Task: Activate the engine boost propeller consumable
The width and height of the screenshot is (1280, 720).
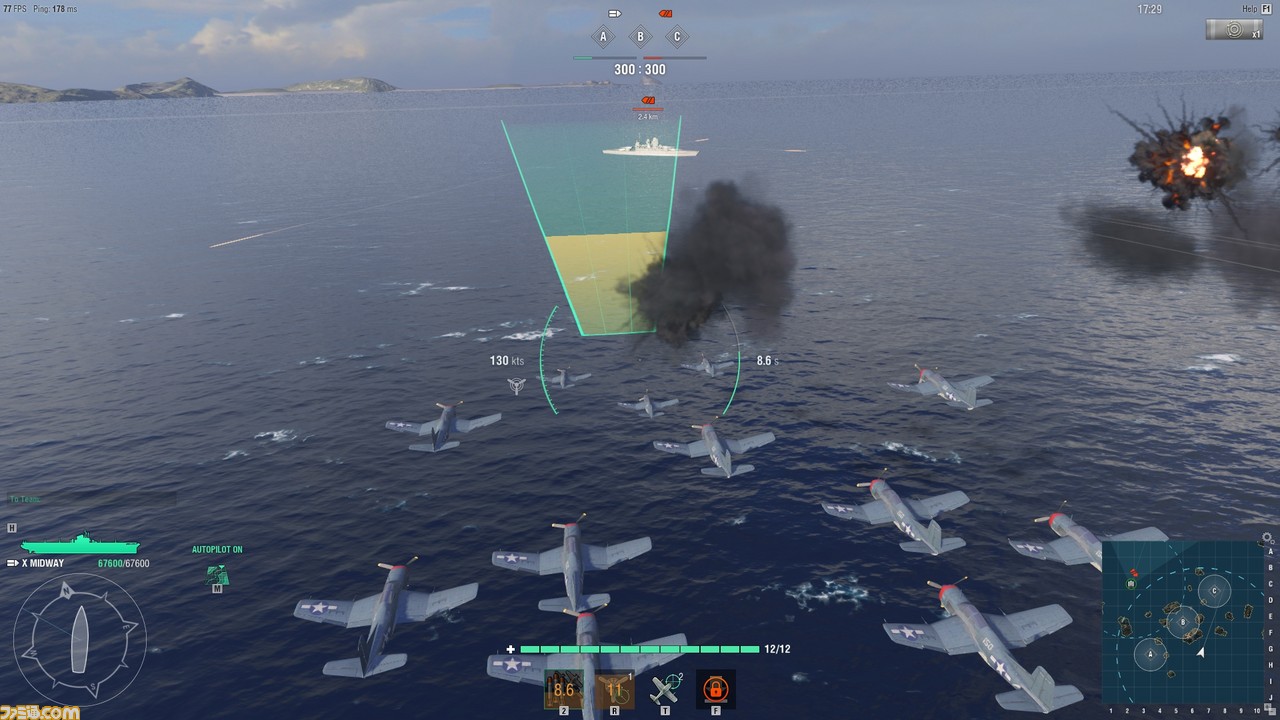Action: pos(615,689)
